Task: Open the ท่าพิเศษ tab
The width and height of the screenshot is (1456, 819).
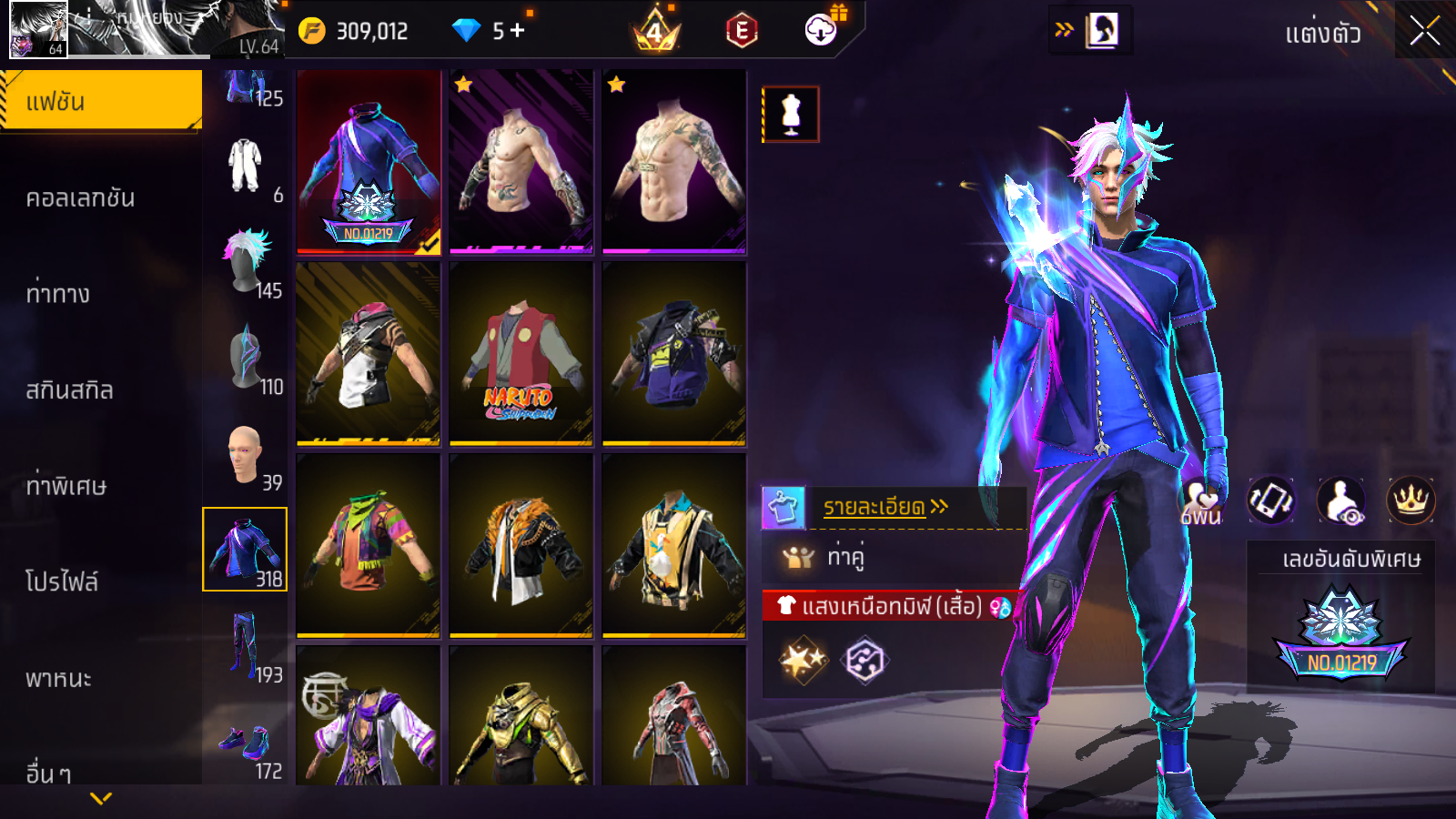Action: point(66,486)
